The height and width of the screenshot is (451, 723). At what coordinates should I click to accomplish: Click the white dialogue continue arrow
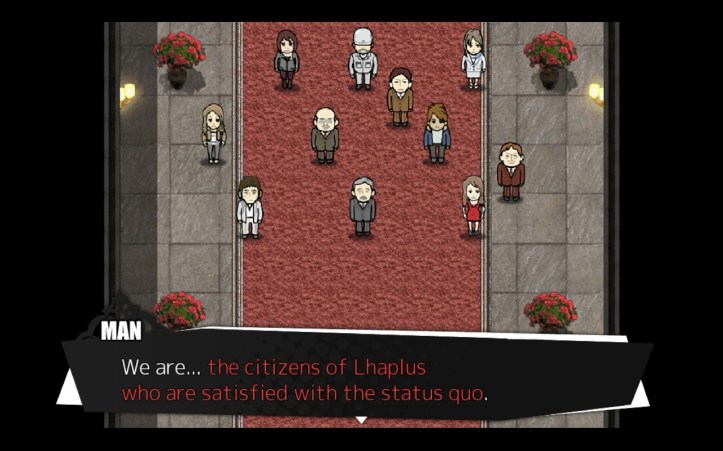pyautogui.click(x=361, y=420)
